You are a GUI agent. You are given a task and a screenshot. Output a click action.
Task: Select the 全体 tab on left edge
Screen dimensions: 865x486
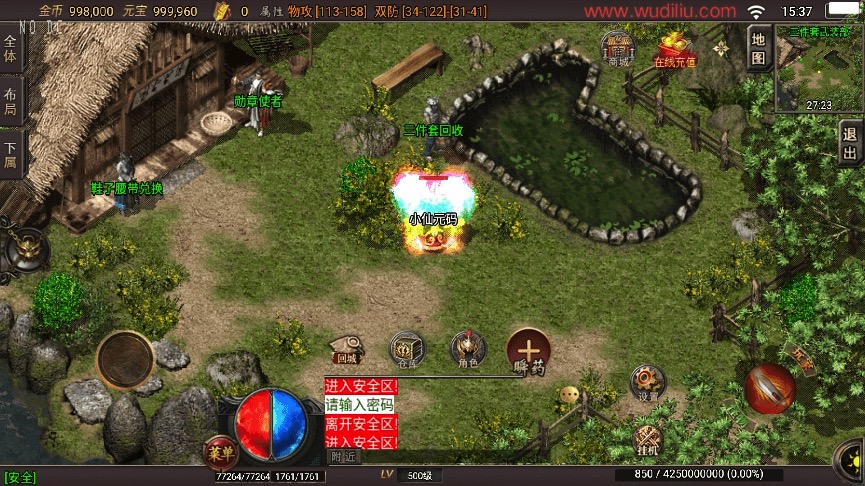[x=10, y=50]
